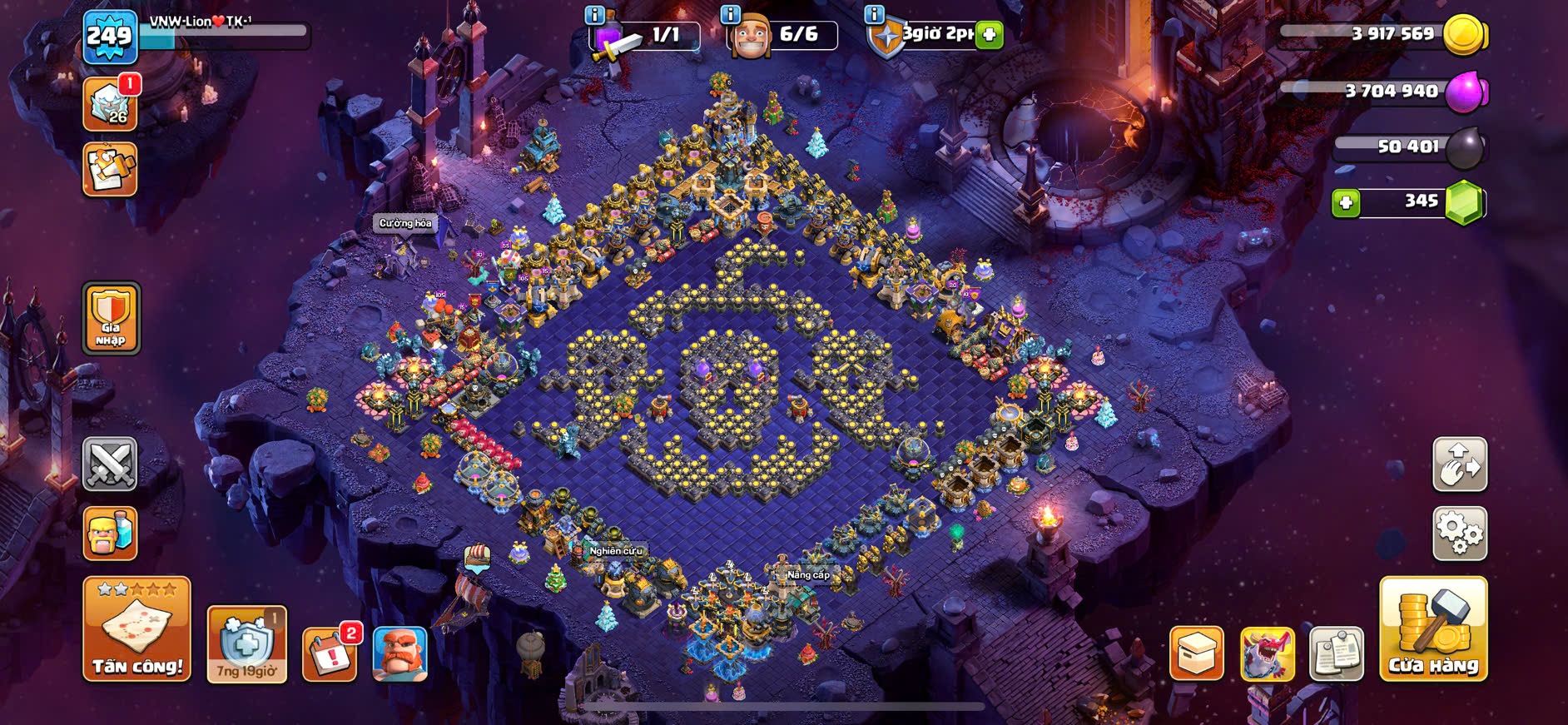1568x725 pixels.
Task: Open the shield pass 7ng 19giờ button
Action: pyautogui.click(x=246, y=645)
